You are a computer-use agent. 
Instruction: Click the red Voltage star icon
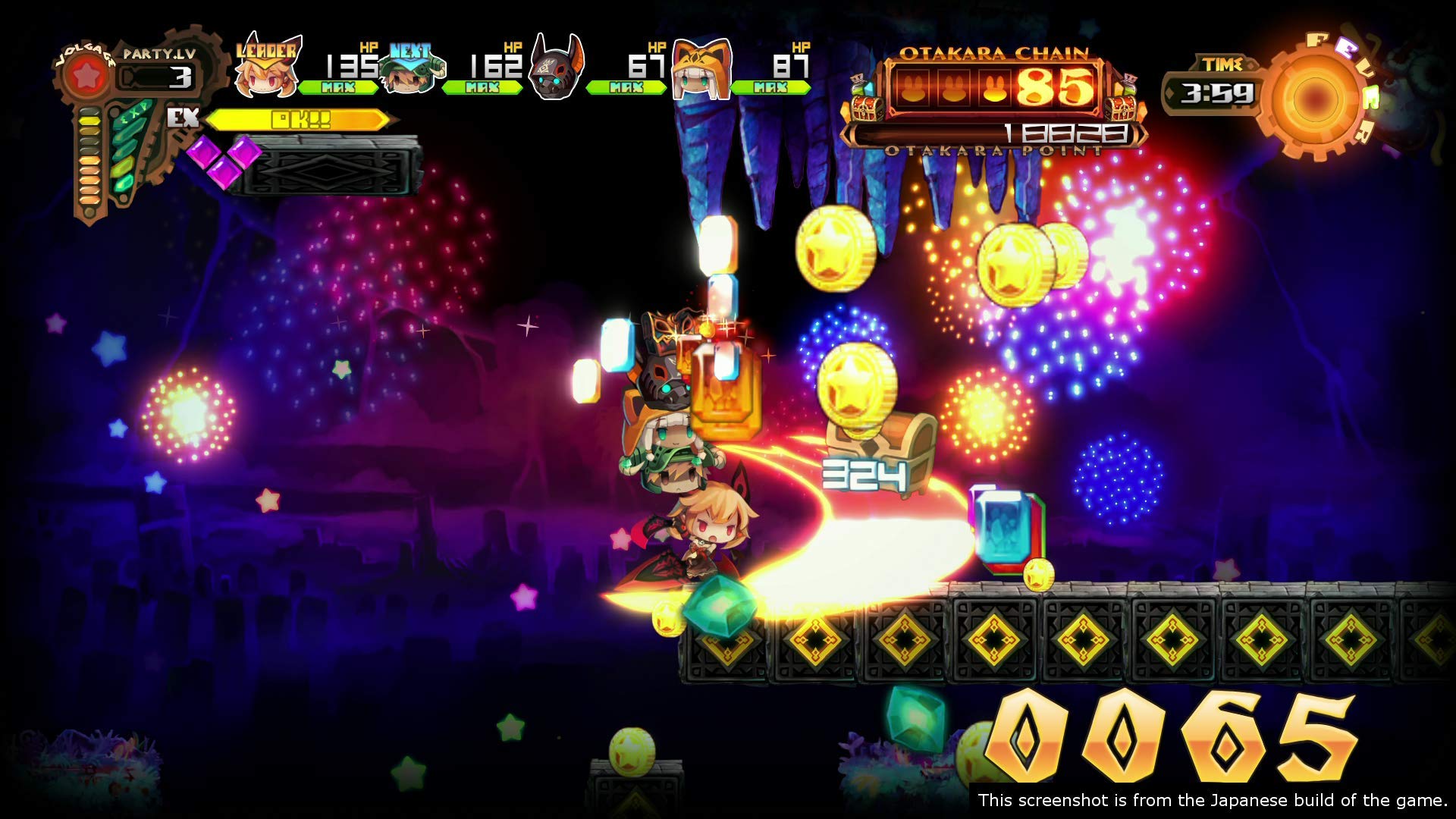tap(86, 74)
